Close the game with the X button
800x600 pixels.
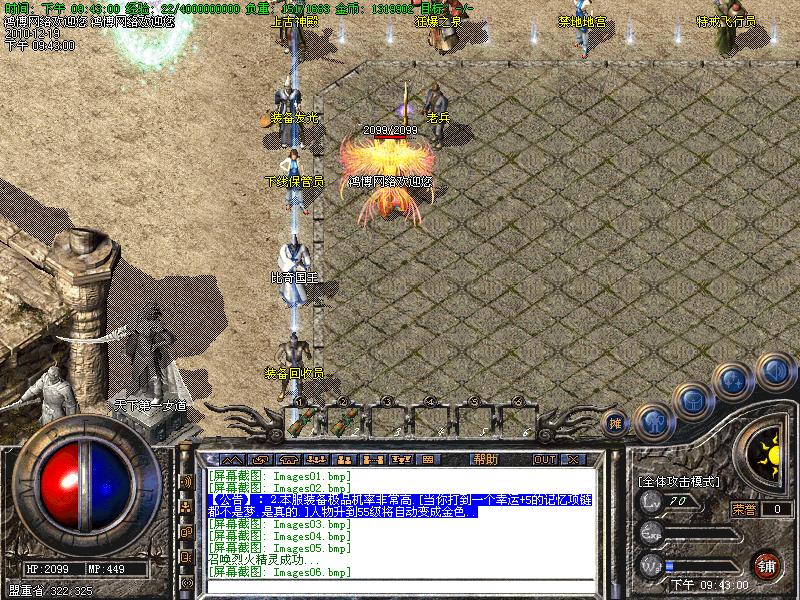574,459
